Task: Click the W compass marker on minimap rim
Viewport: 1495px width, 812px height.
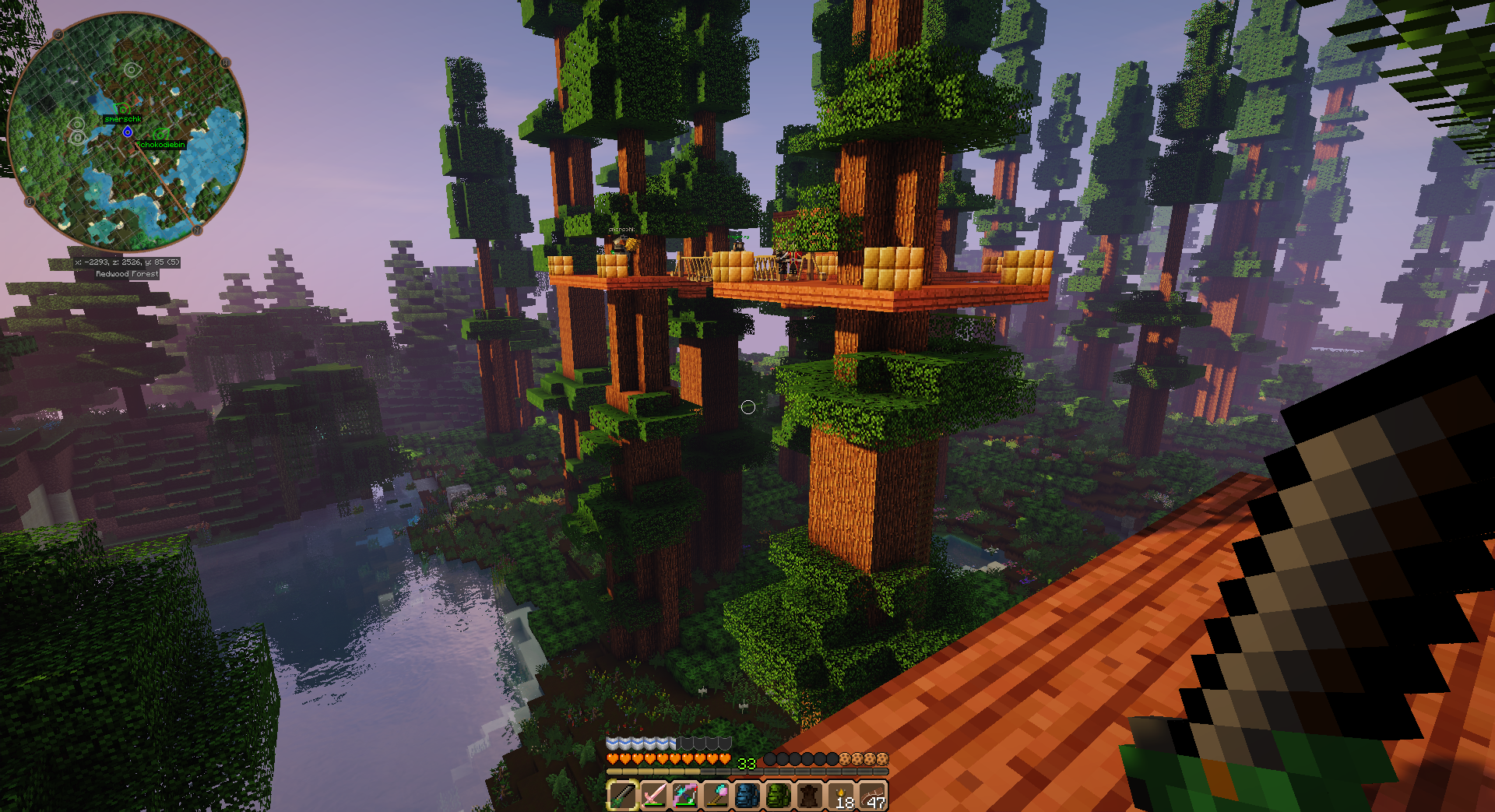Action: click(226, 62)
